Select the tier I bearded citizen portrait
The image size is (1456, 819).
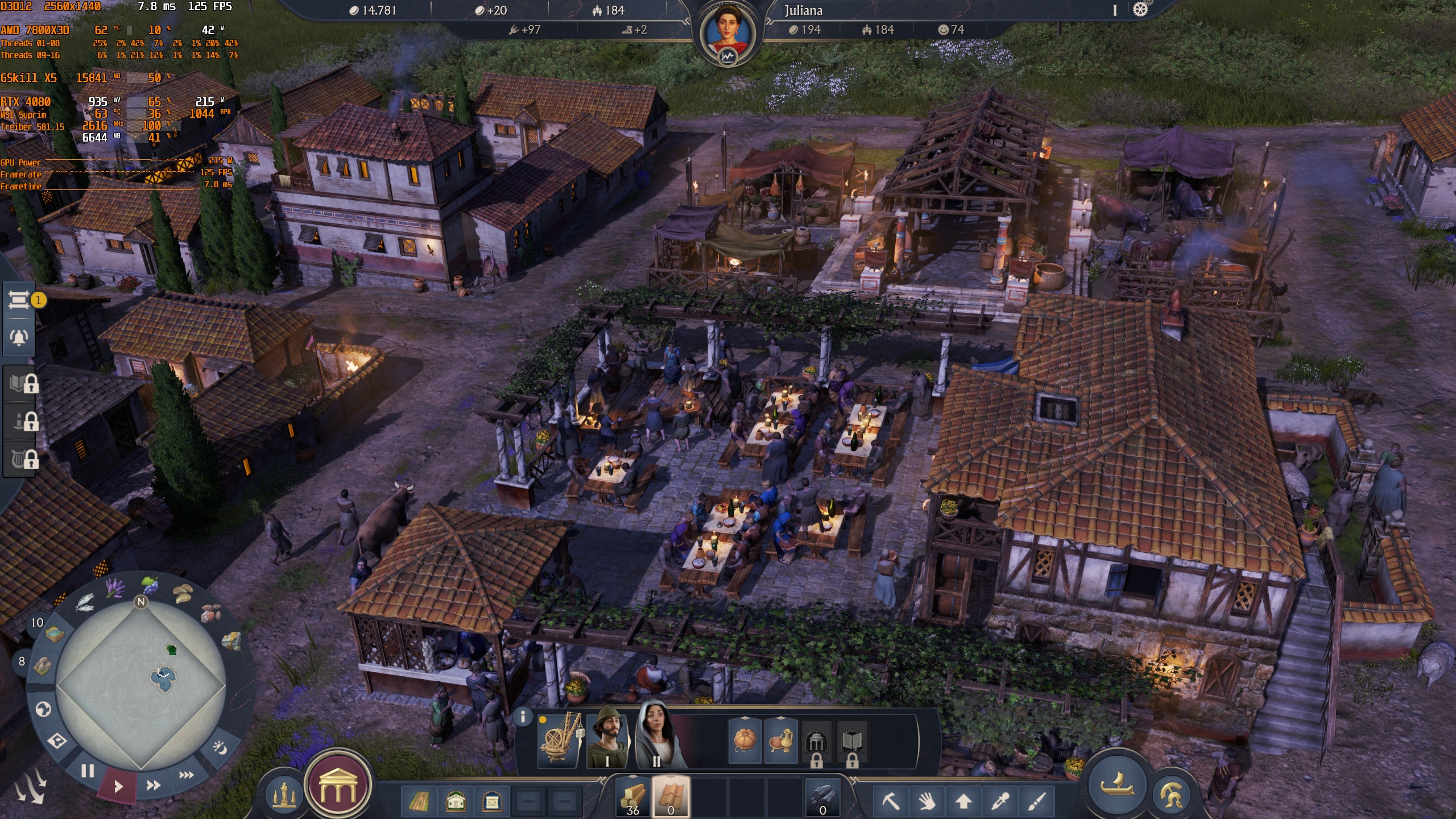point(607,739)
